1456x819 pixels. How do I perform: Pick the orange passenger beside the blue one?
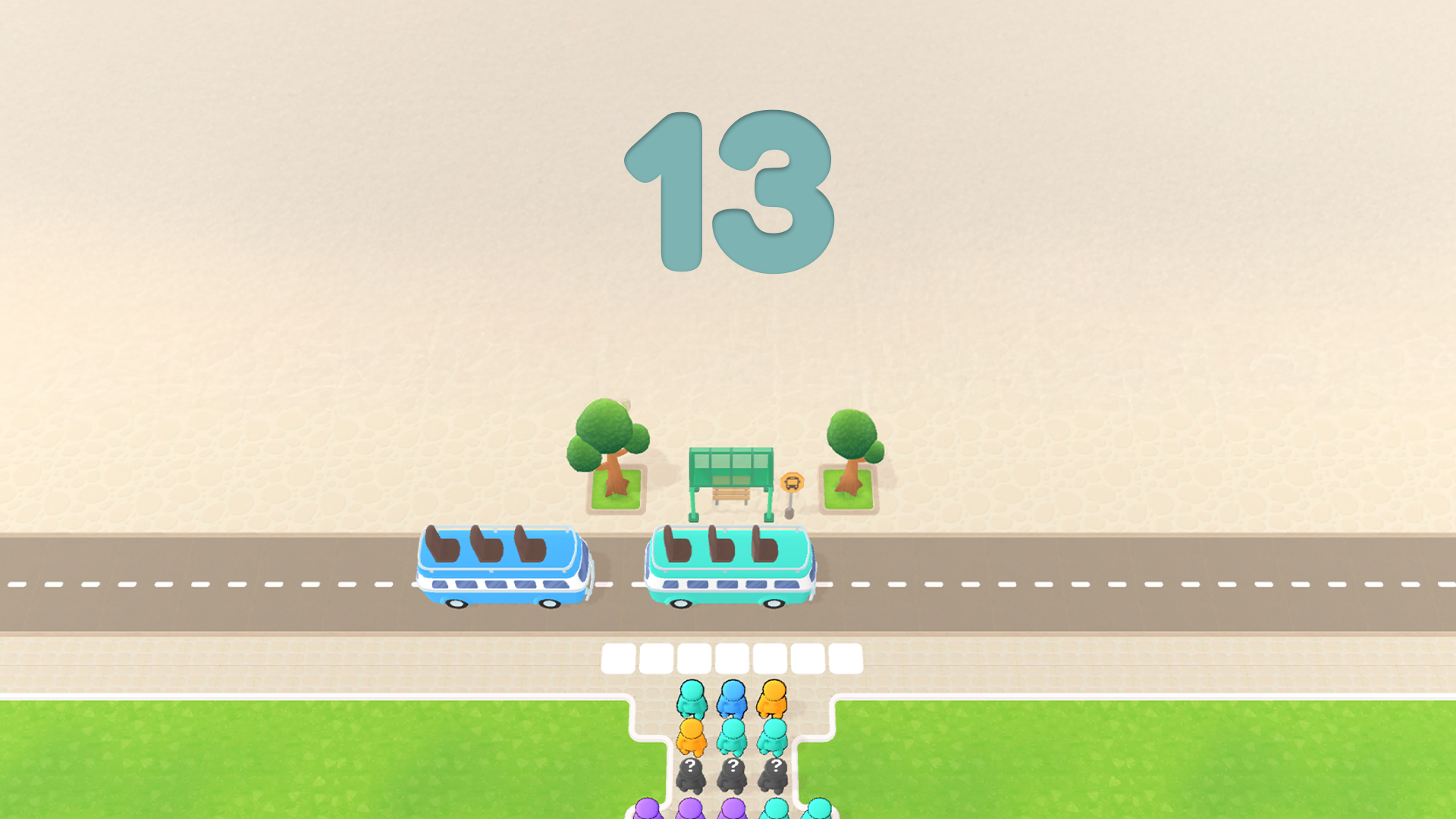pyautogui.click(x=773, y=699)
